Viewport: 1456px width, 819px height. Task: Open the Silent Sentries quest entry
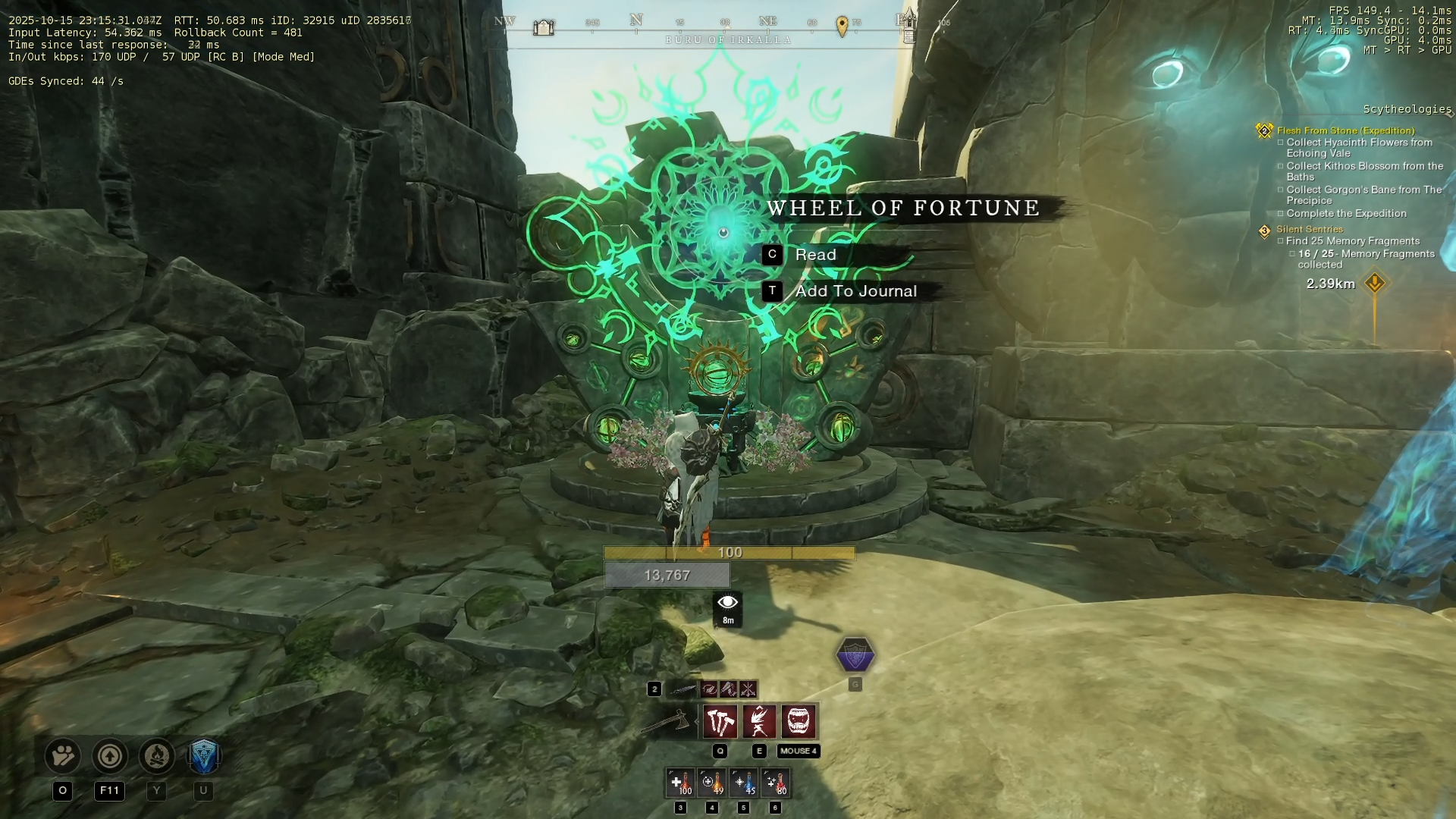1309,229
